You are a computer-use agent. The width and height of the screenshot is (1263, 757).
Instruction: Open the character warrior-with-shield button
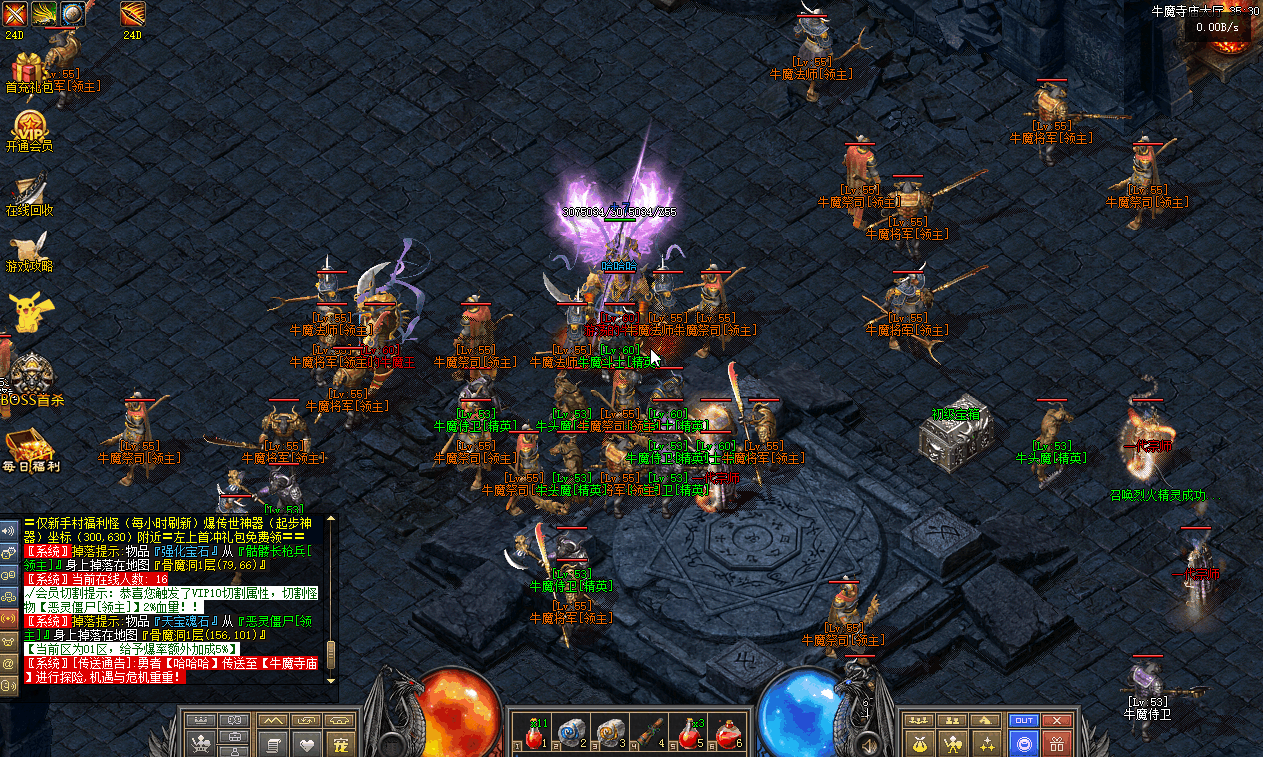[x=955, y=744]
